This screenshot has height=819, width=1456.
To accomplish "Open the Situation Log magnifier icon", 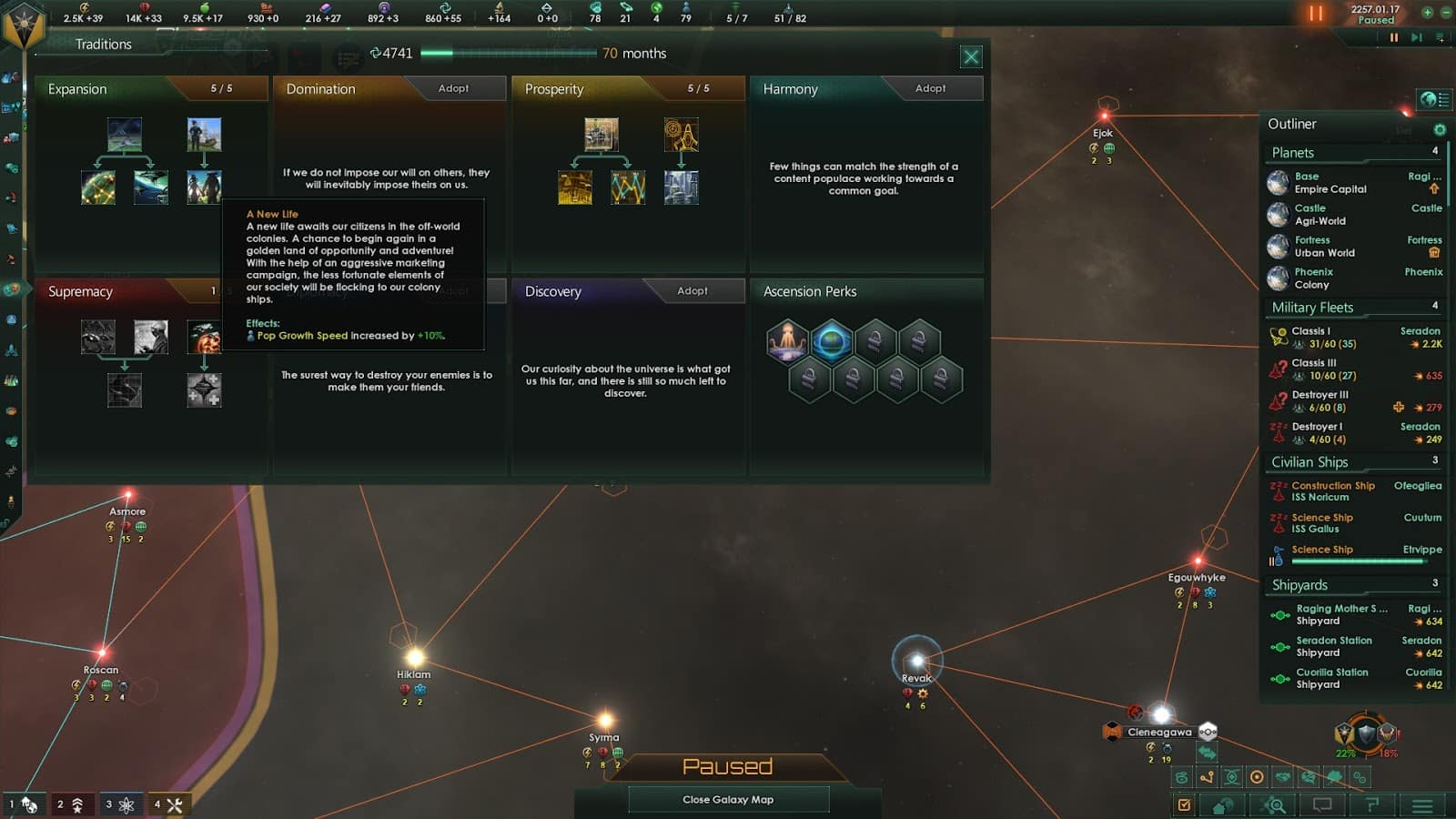I will [x=1274, y=805].
